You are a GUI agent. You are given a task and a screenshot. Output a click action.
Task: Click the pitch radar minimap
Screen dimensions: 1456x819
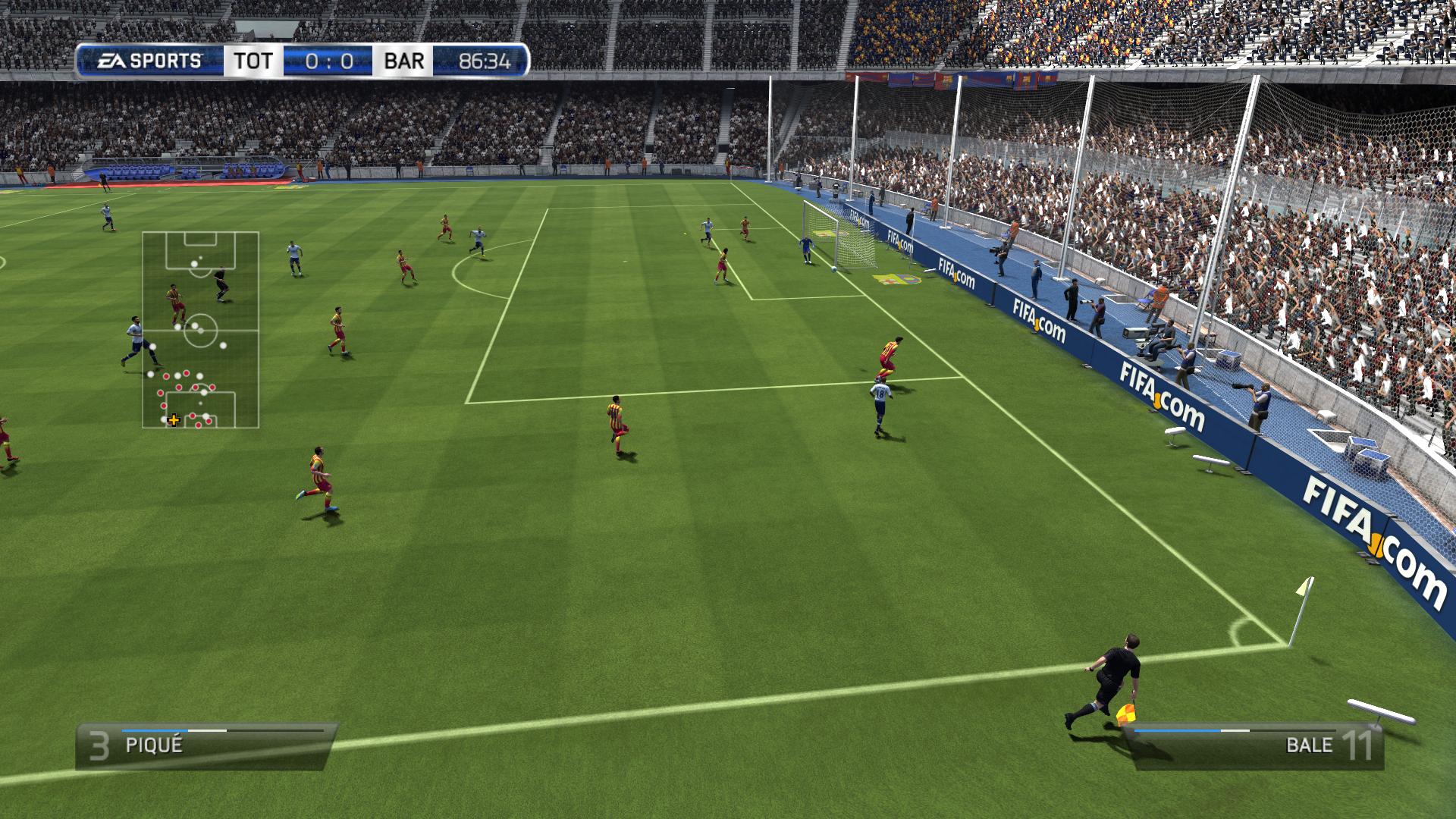[x=201, y=330]
